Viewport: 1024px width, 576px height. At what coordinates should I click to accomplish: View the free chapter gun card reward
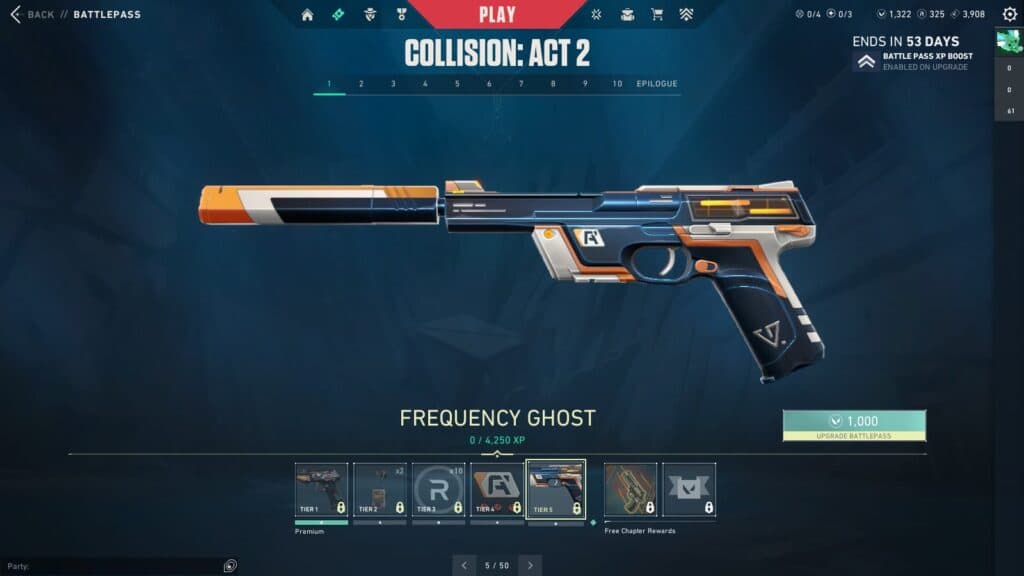pyautogui.click(x=631, y=489)
